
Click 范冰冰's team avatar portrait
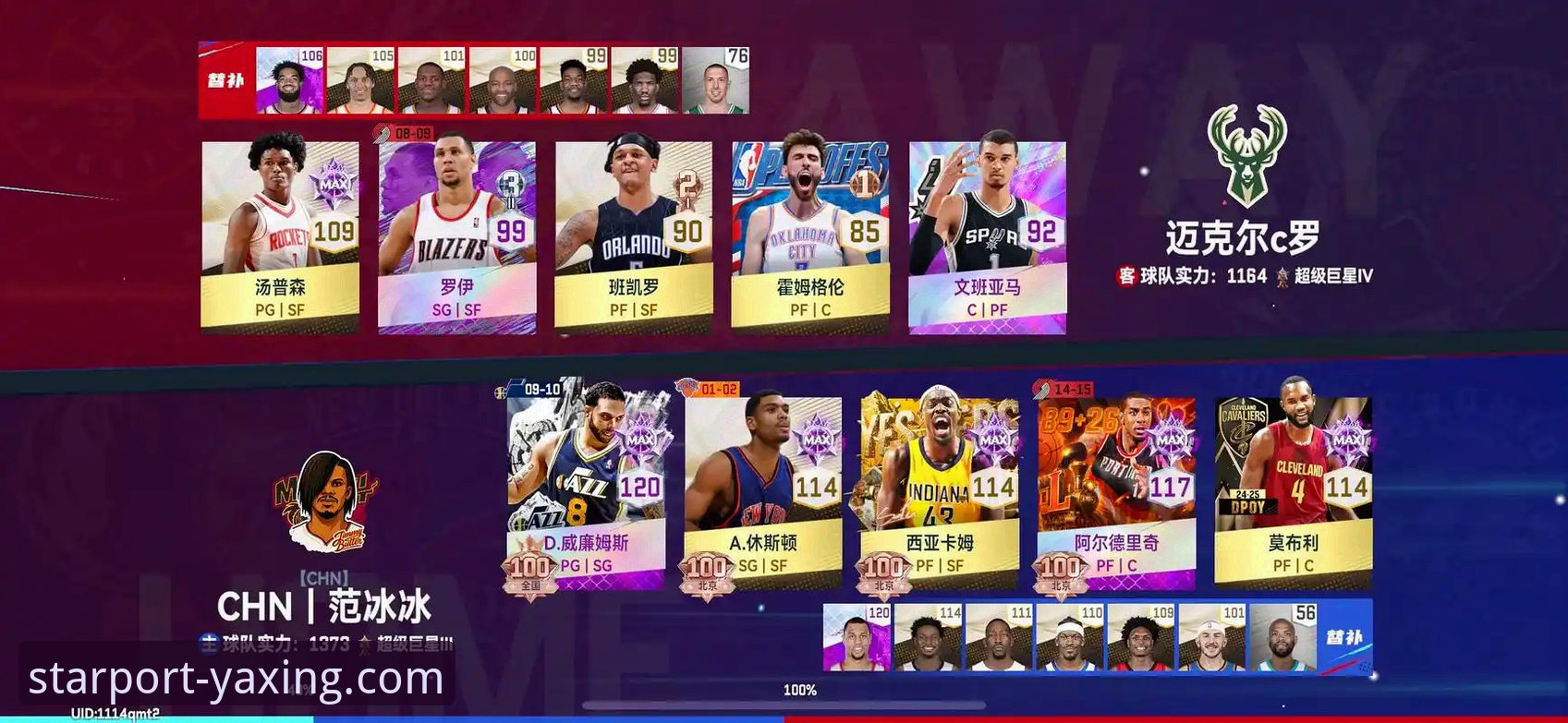(x=330, y=503)
